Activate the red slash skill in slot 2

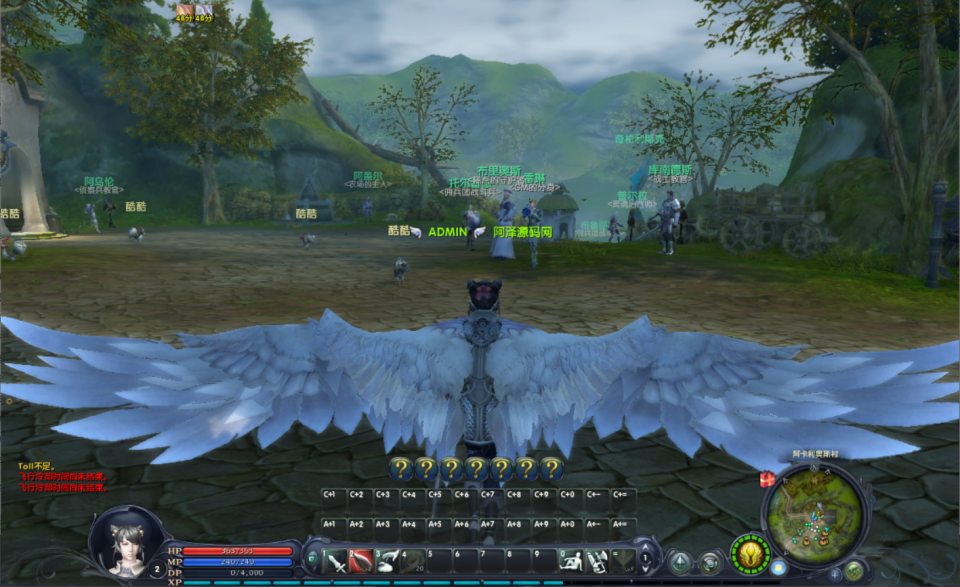tap(361, 561)
